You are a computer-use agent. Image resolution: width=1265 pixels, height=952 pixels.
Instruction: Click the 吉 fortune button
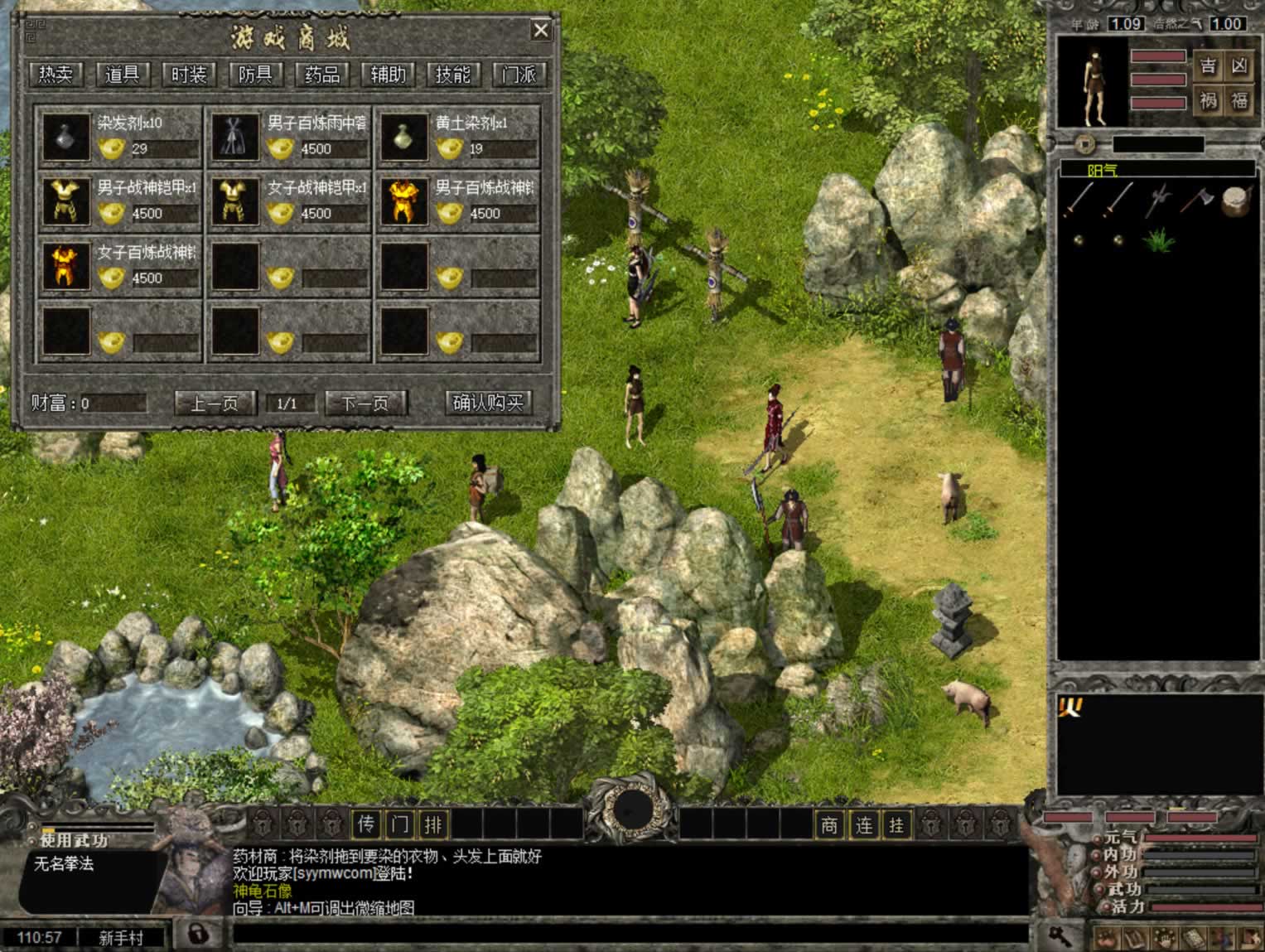pyautogui.click(x=1209, y=66)
